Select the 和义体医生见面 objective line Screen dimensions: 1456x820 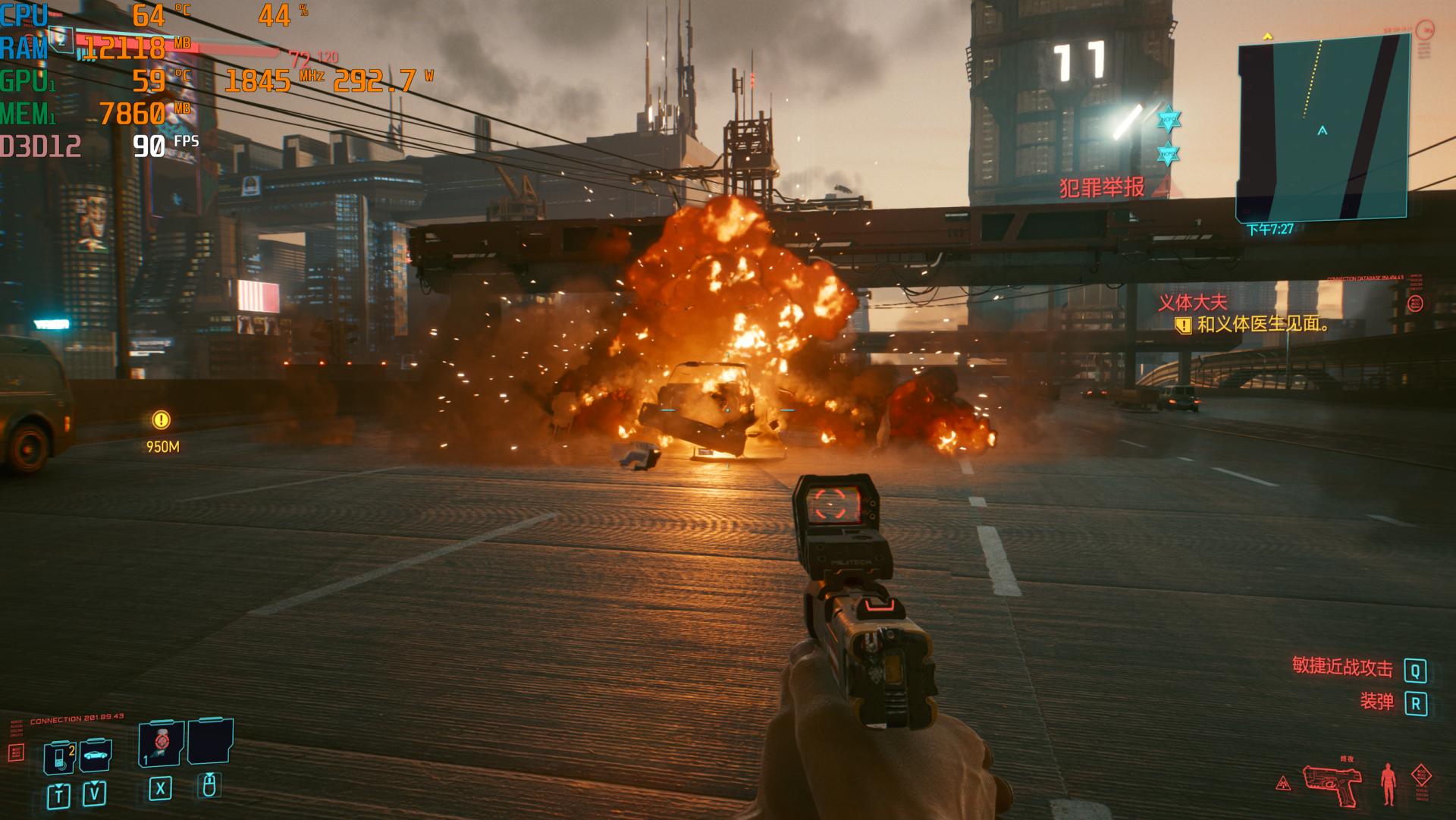tap(1262, 325)
